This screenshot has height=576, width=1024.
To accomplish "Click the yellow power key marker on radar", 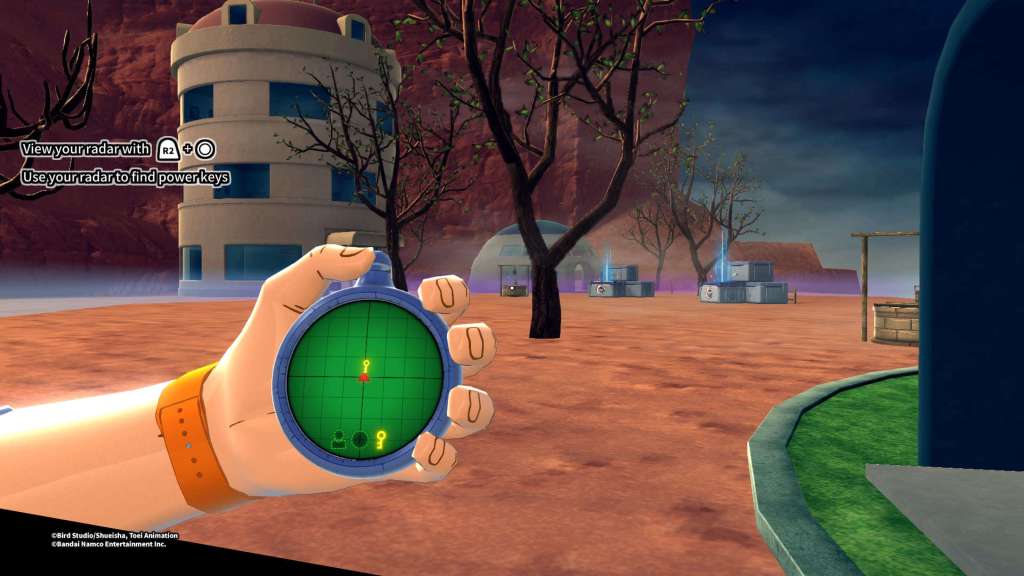I will (367, 364).
